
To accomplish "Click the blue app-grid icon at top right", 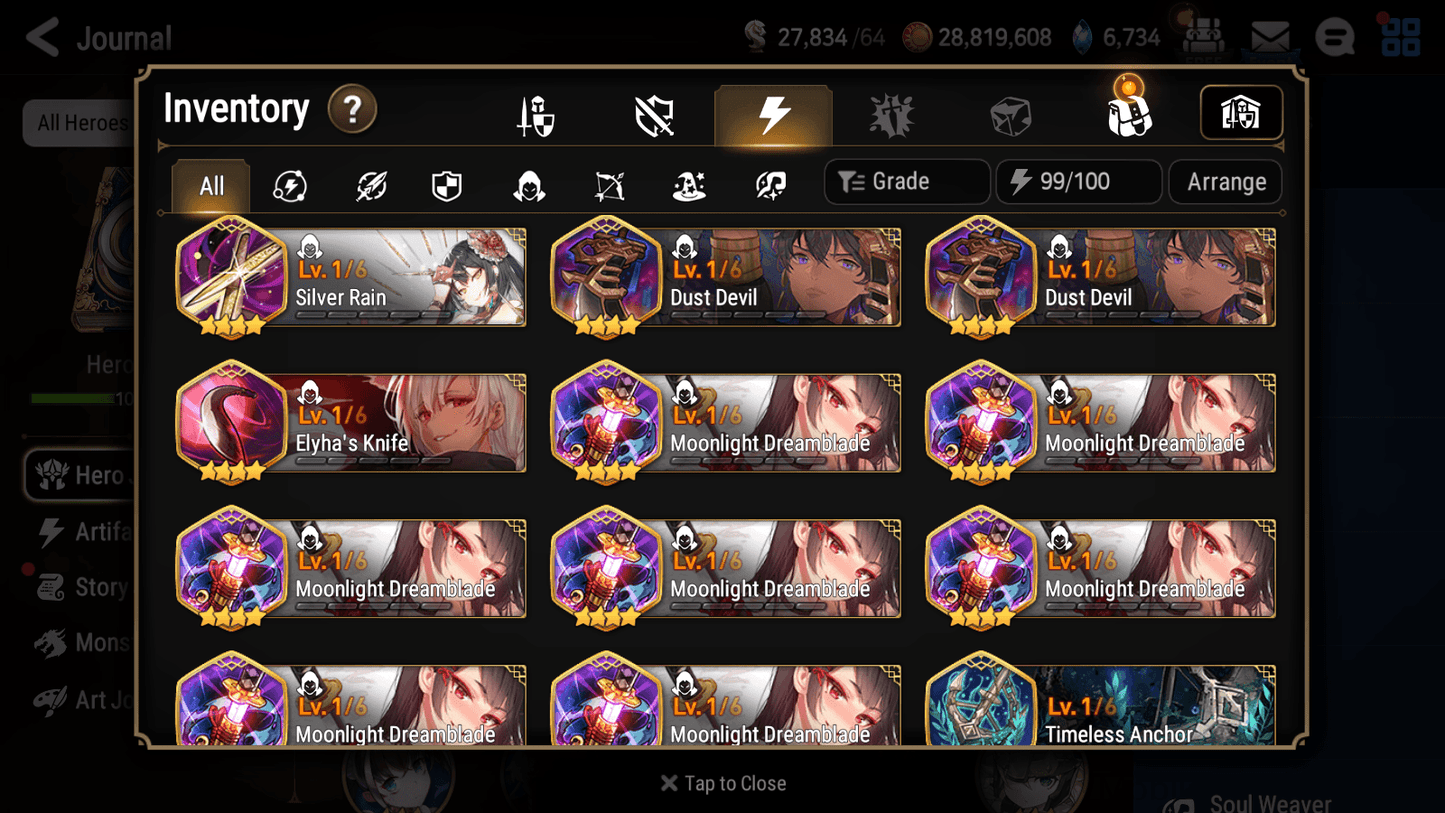I will 1400,37.
